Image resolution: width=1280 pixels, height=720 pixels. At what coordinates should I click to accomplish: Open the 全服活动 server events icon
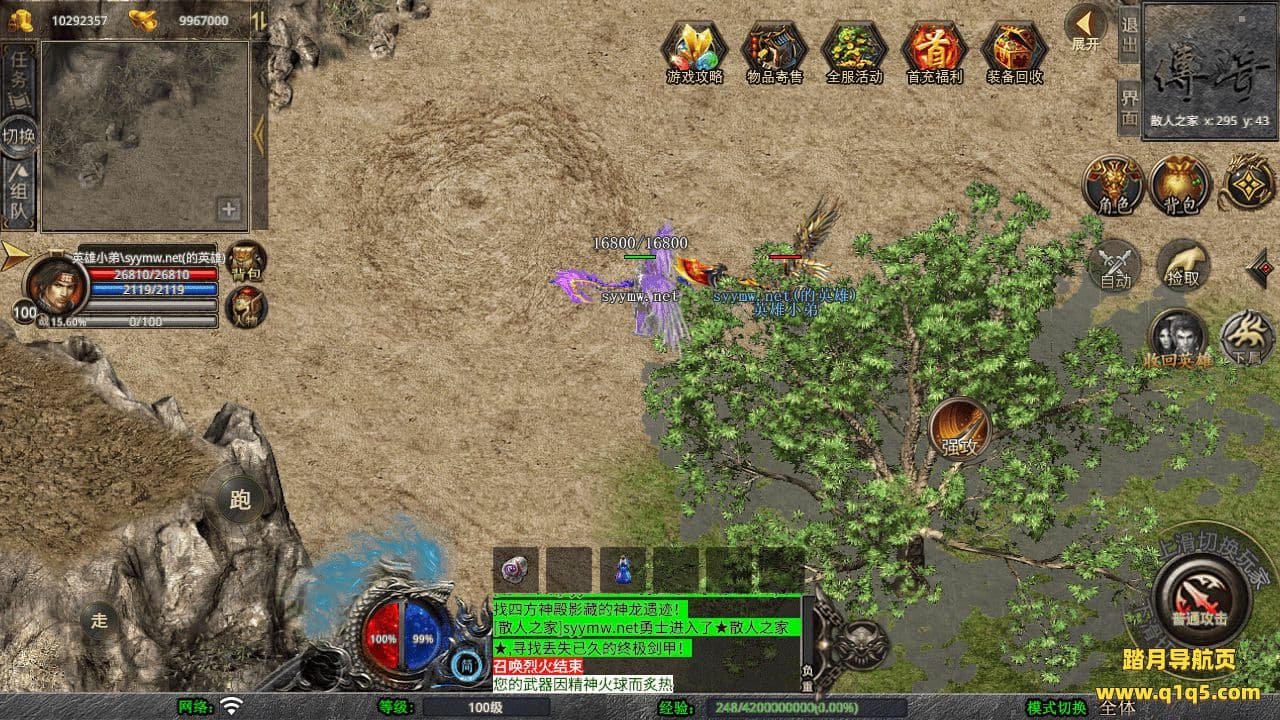coord(854,50)
